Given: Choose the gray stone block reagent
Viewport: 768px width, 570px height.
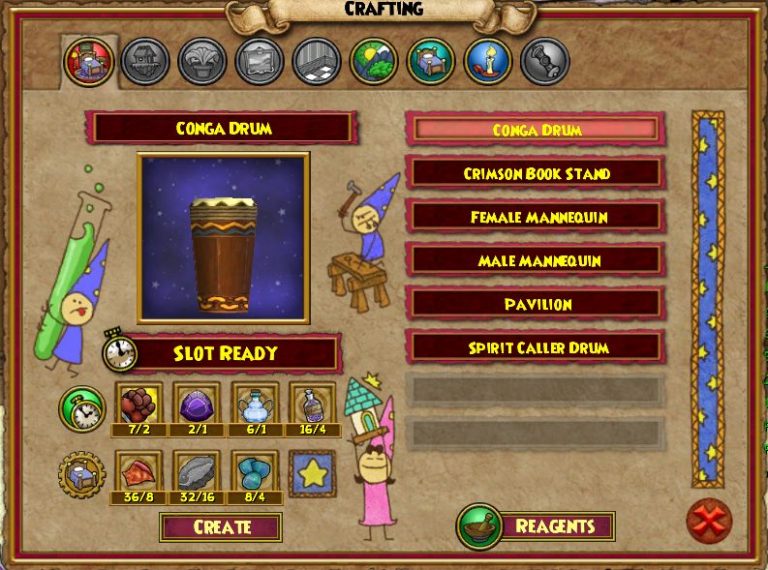Looking at the screenshot, I should click(x=196, y=472).
